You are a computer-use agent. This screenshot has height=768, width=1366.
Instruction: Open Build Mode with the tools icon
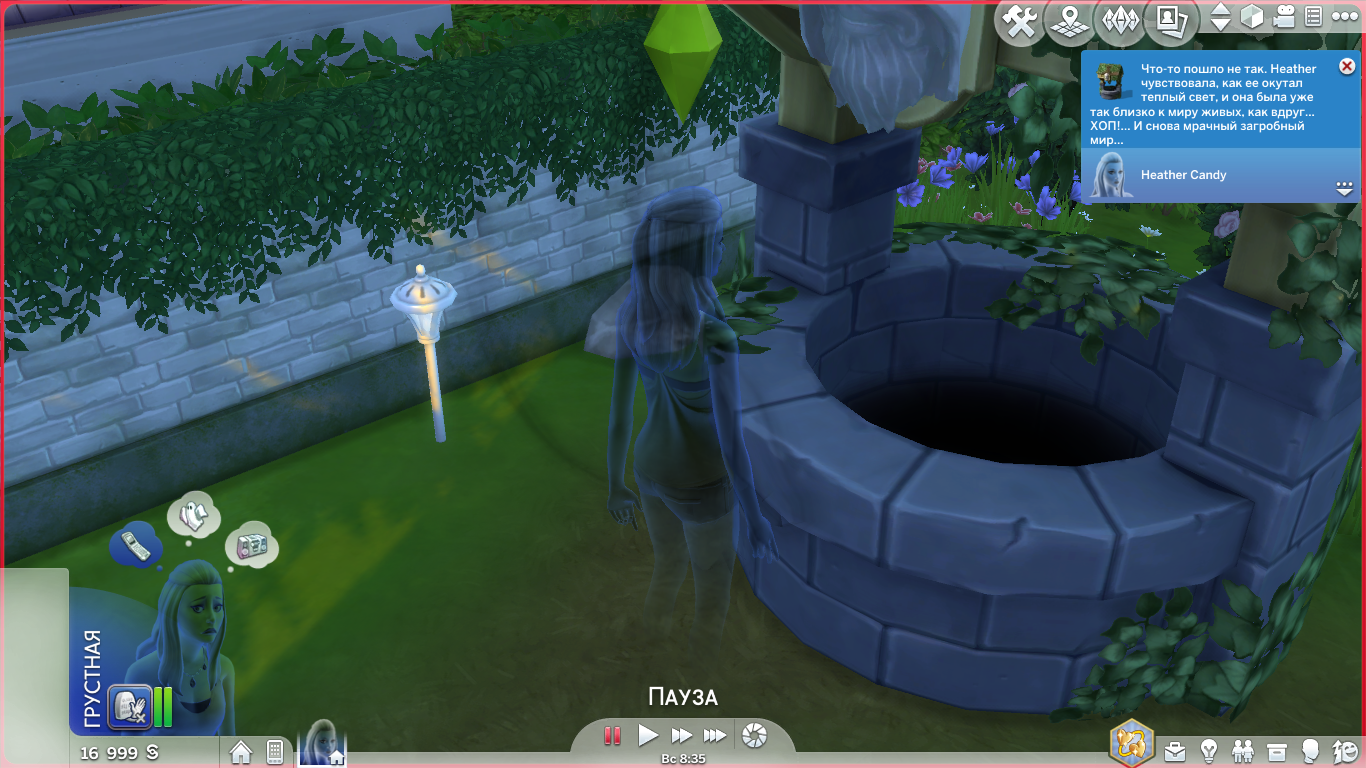point(1020,22)
